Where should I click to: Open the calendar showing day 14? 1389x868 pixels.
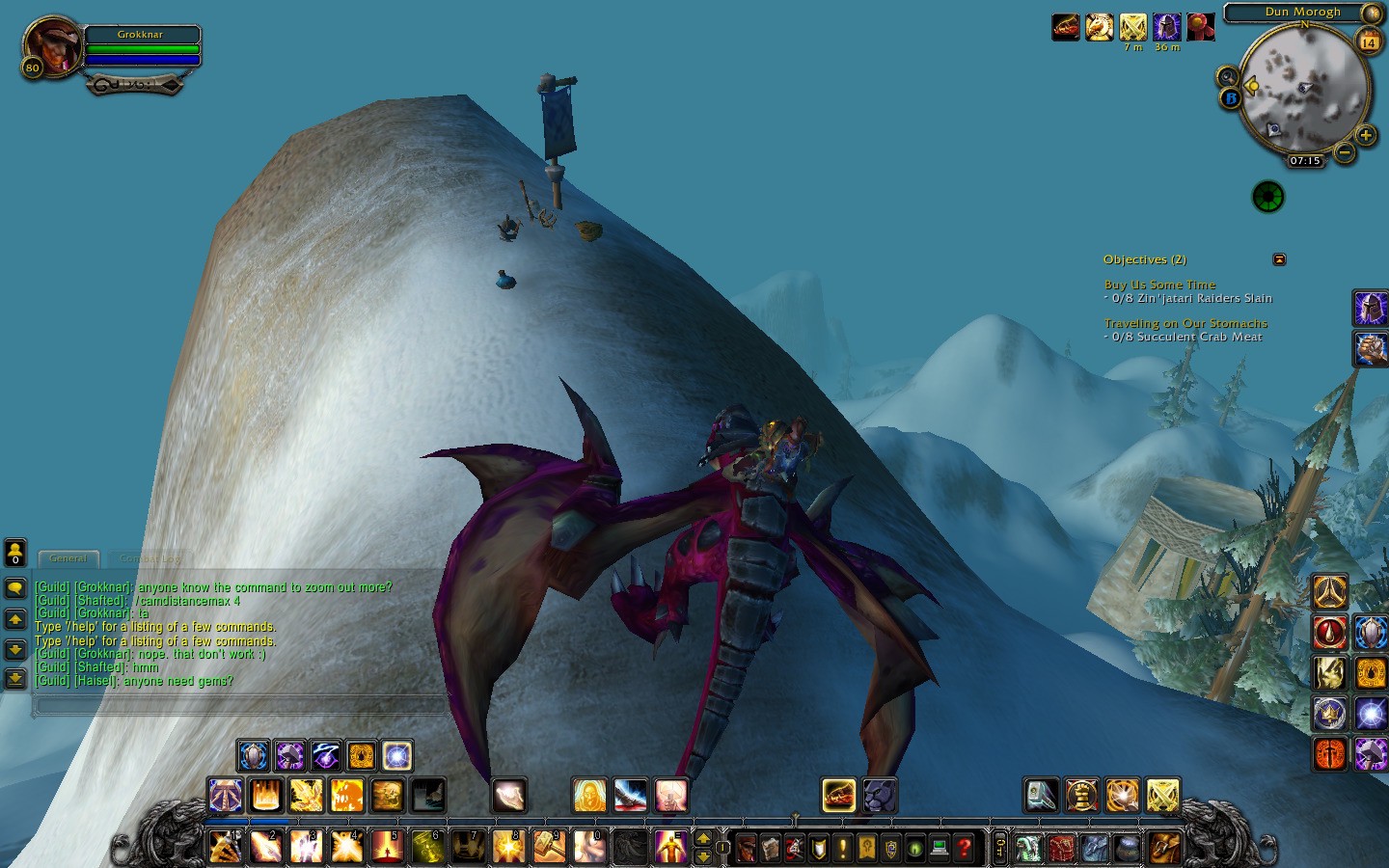click(1369, 41)
